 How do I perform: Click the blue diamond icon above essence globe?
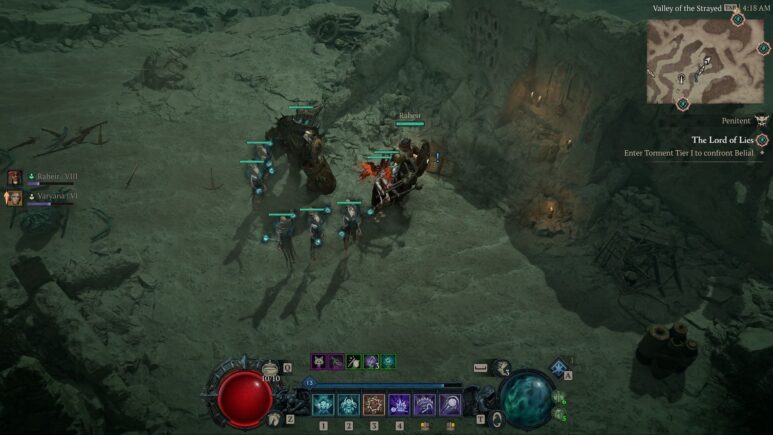coord(558,367)
